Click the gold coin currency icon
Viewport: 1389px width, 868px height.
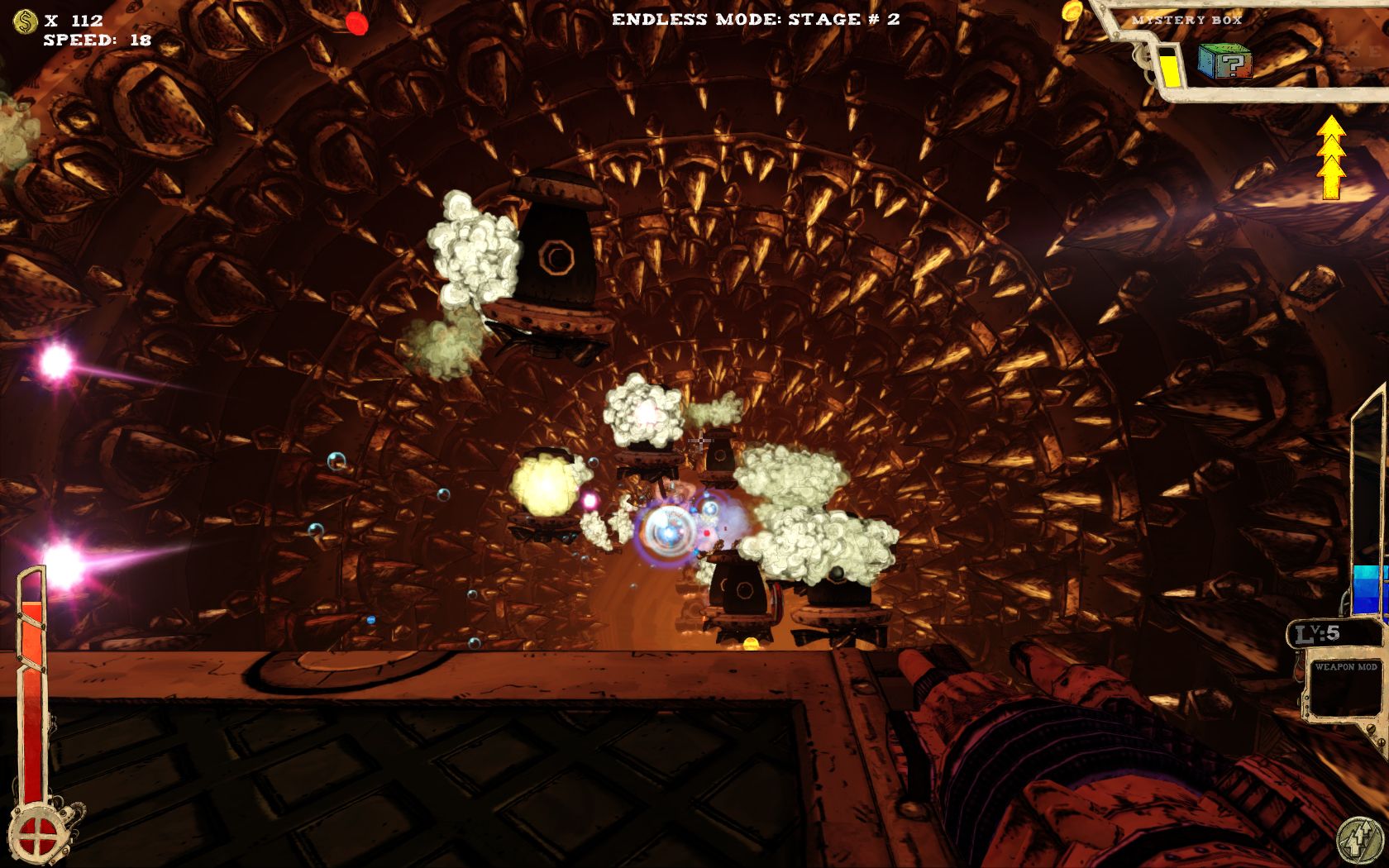pos(24,23)
